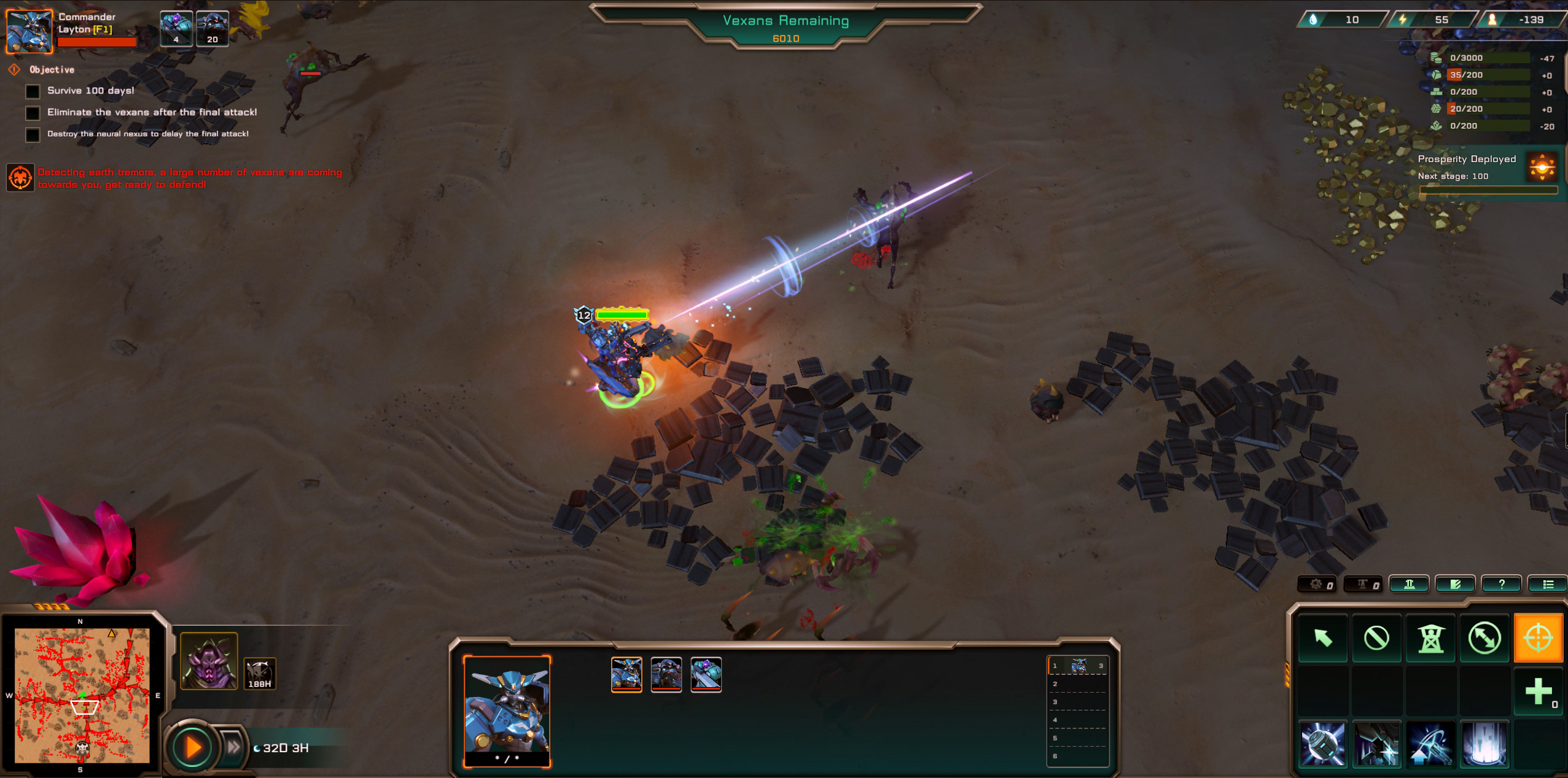Image resolution: width=1568 pixels, height=778 pixels.
Task: Activate the orbital drop ability icon
Action: [1484, 744]
